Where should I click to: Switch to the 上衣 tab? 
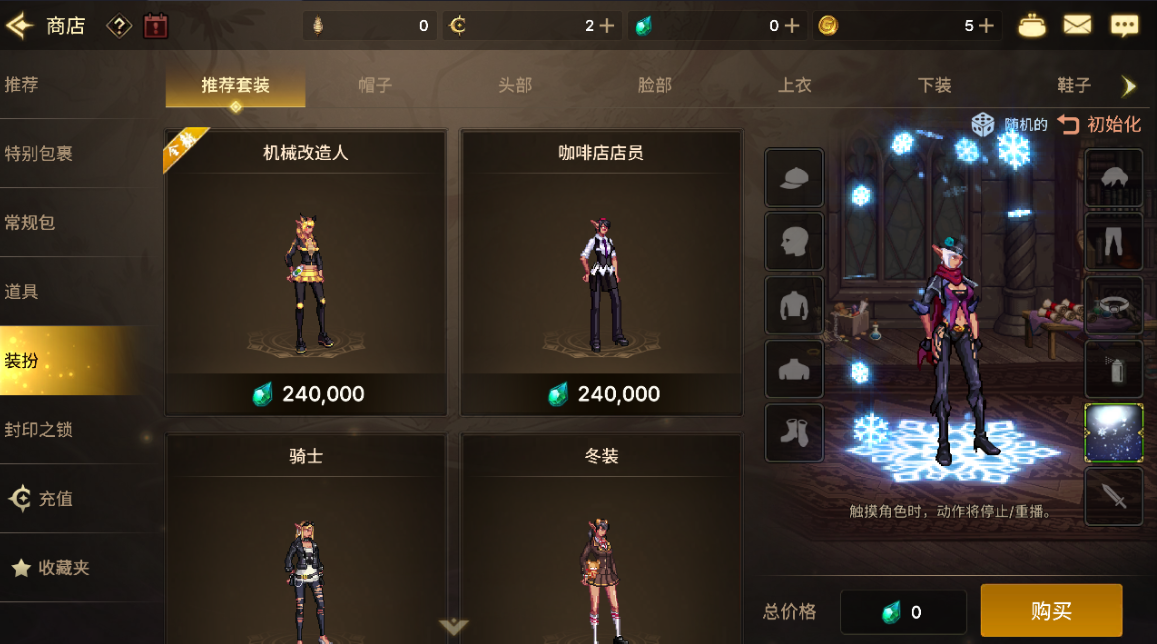[795, 85]
